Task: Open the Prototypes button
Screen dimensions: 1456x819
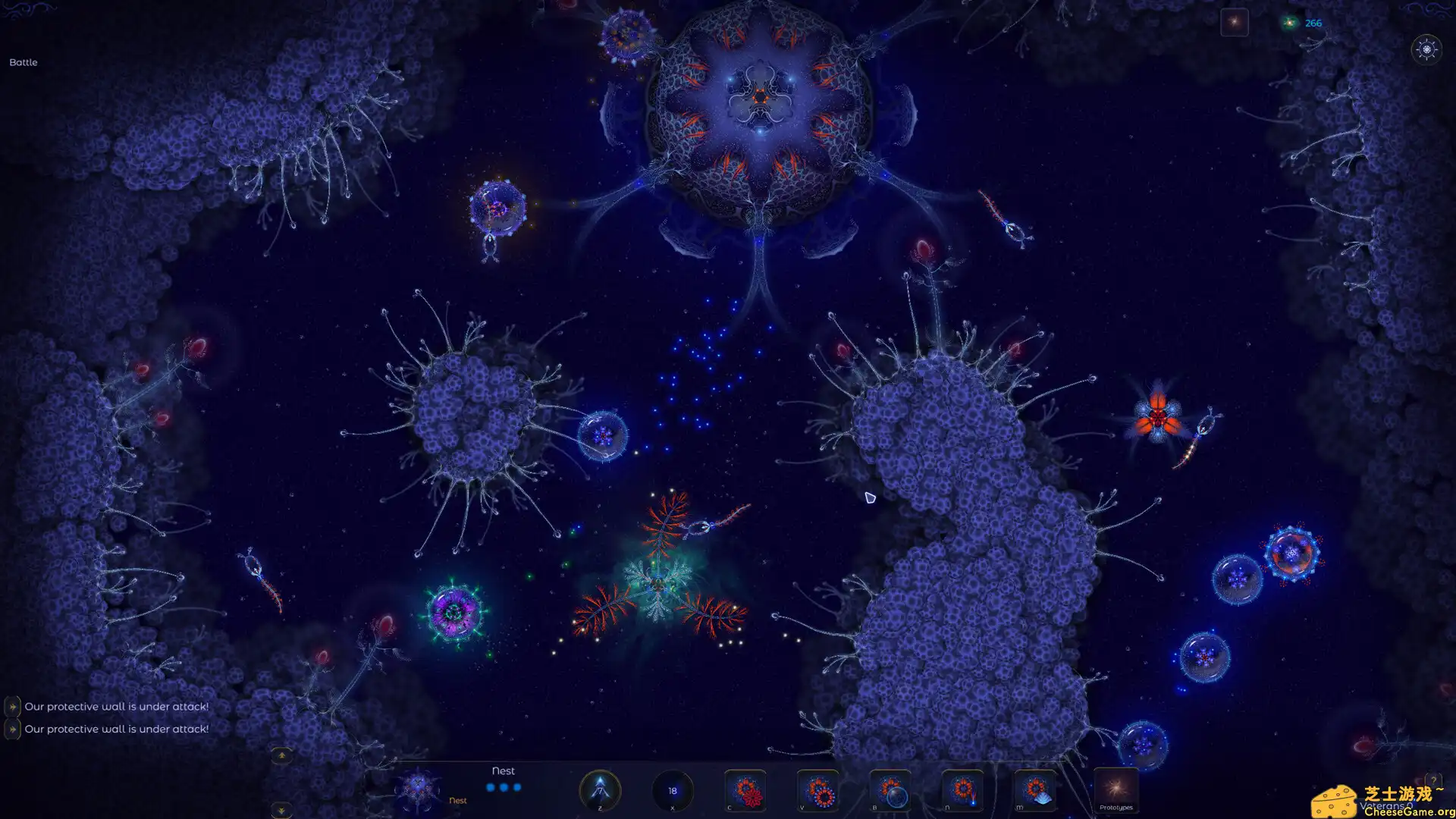Action: (x=1115, y=791)
